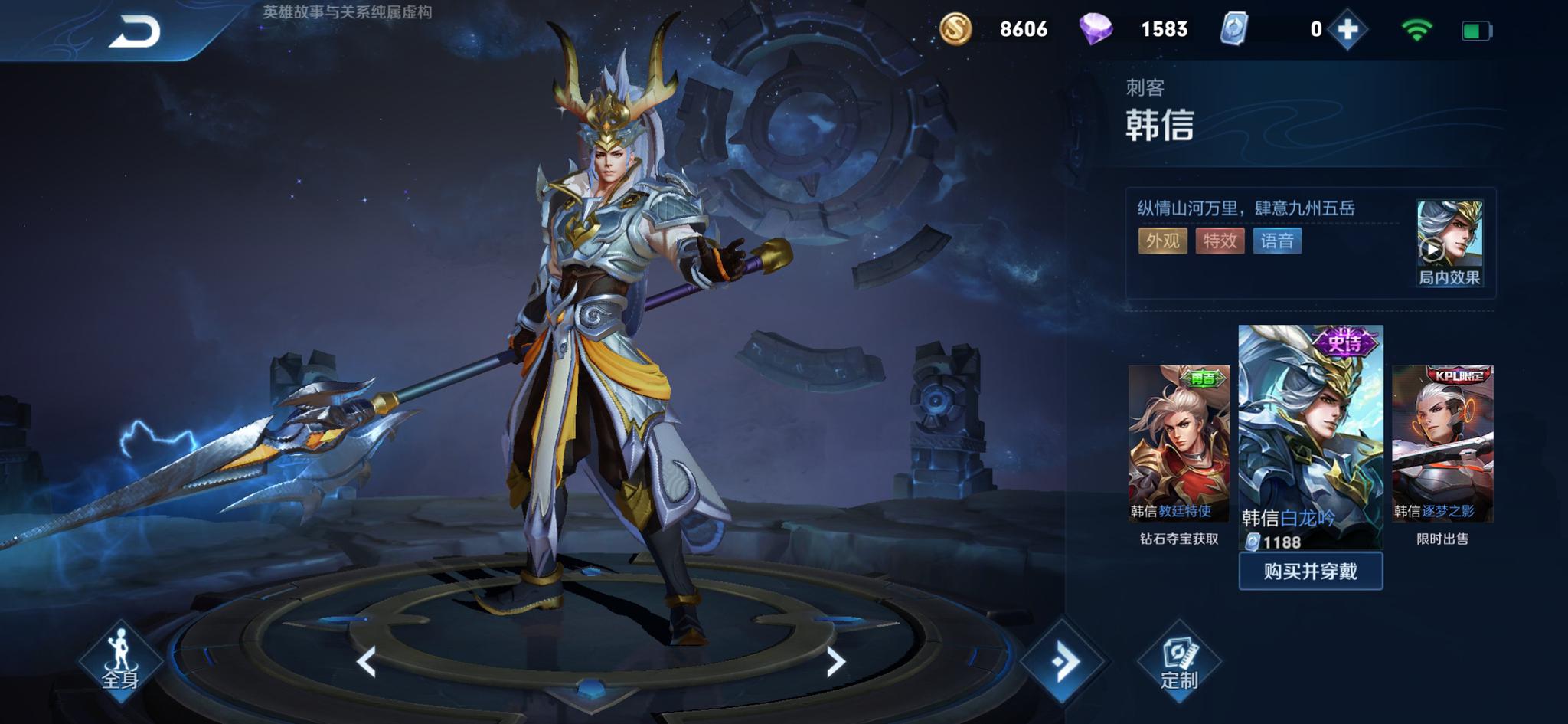The image size is (1568, 724).
Task: Switch to the 特效 effects tag
Action: coord(1220,241)
